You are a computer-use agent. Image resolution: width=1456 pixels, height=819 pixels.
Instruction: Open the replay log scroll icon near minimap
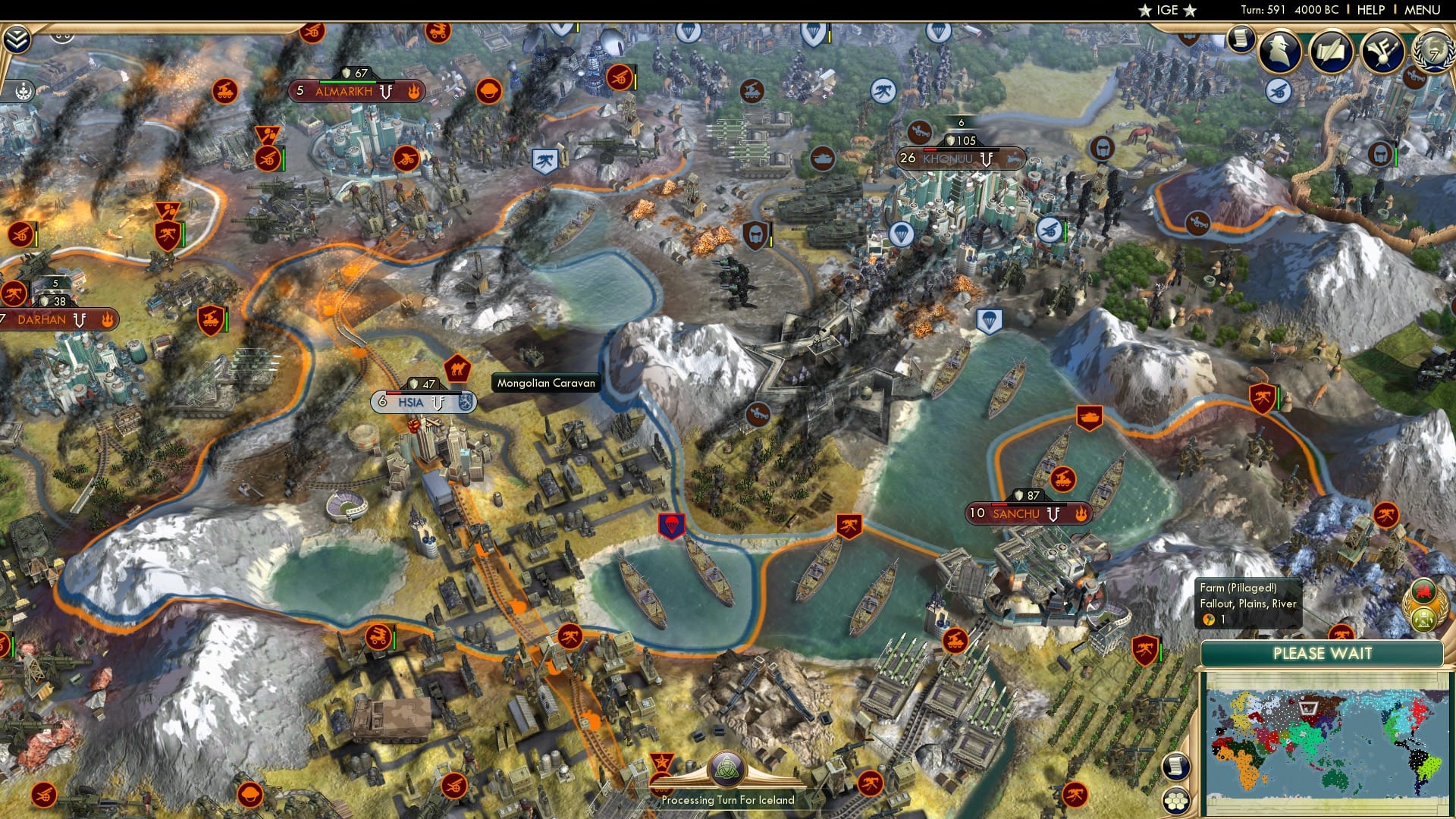click(1175, 767)
